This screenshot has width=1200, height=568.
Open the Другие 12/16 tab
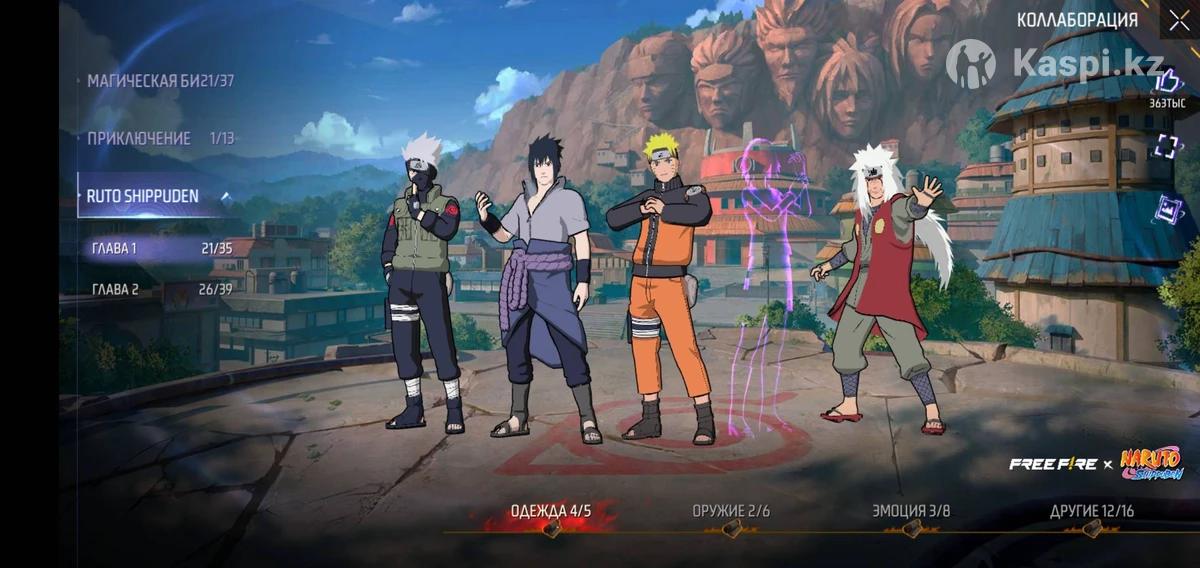point(1092,512)
